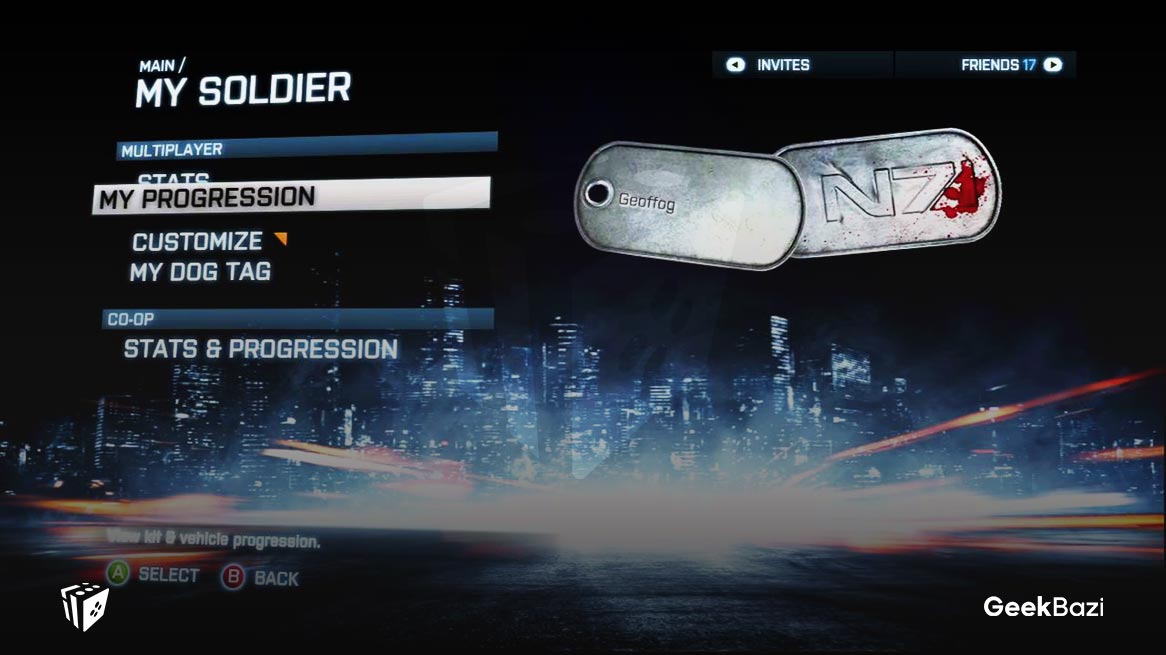Click the GeekBazi watermark logo
This screenshot has width=1166, height=655.
(x=1042, y=606)
